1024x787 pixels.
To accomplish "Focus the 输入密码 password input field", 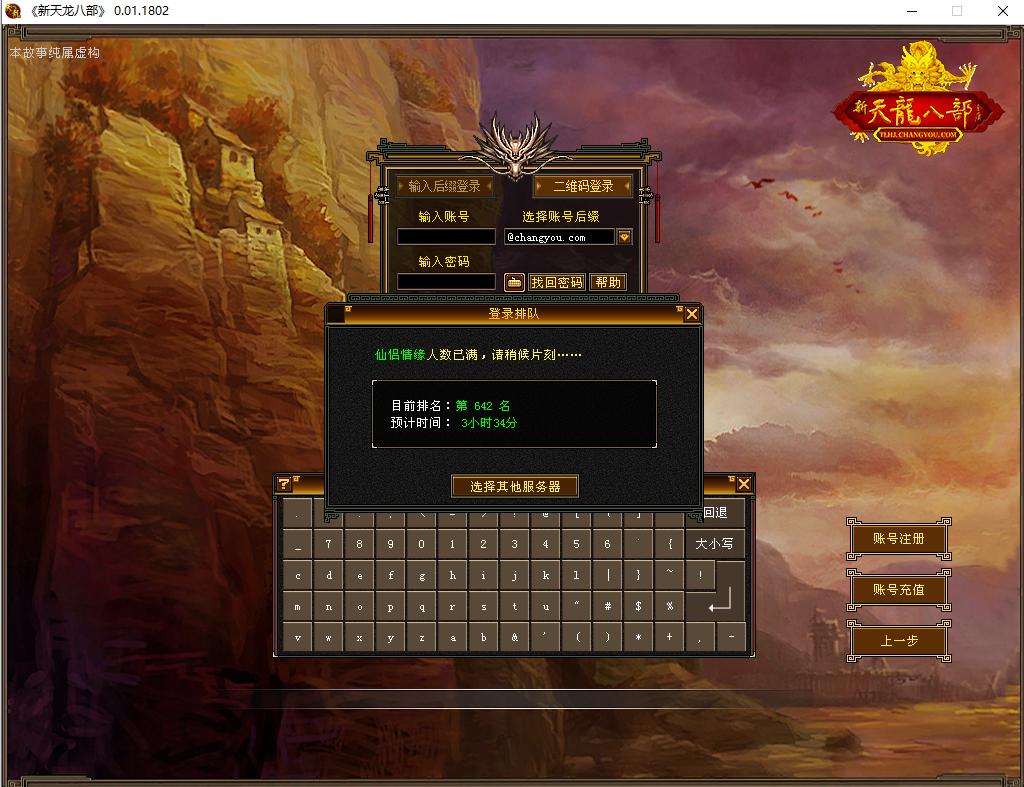I will [x=446, y=282].
